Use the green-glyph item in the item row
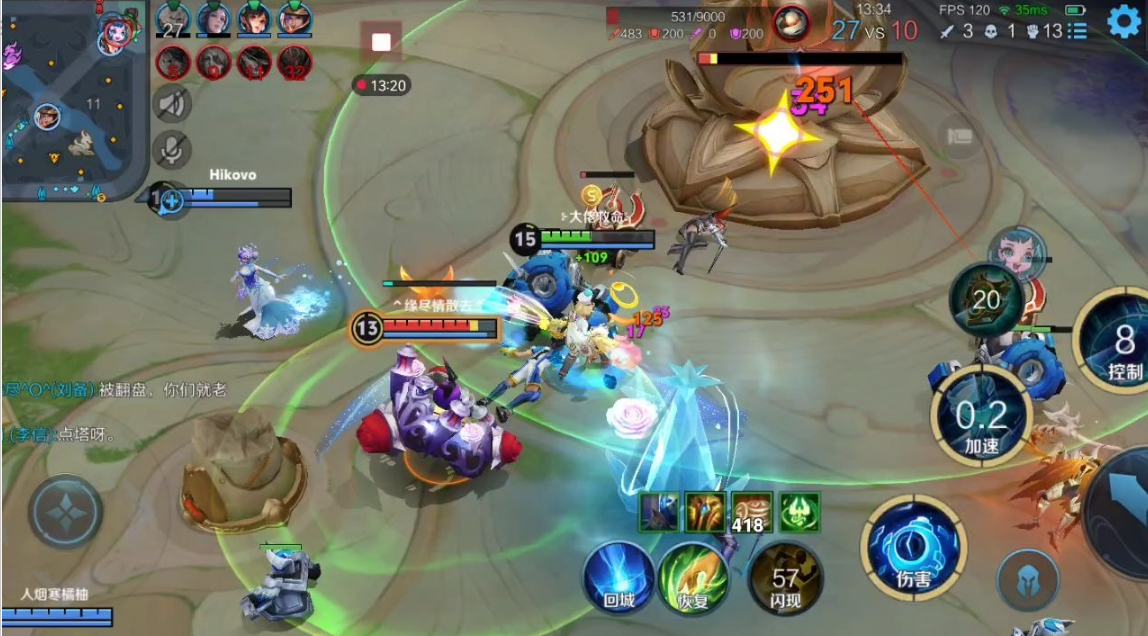Screen dimensions: 1148x636 pos(800,512)
